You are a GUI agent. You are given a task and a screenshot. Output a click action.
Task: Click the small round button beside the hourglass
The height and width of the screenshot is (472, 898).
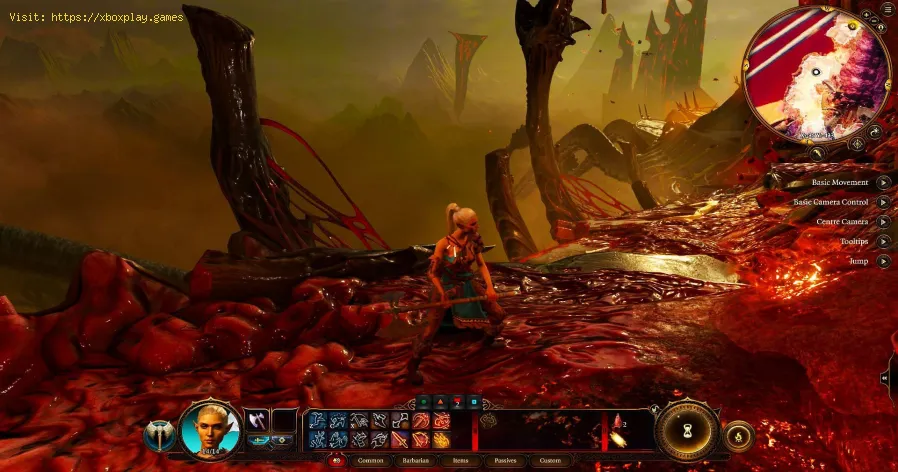tap(739, 434)
